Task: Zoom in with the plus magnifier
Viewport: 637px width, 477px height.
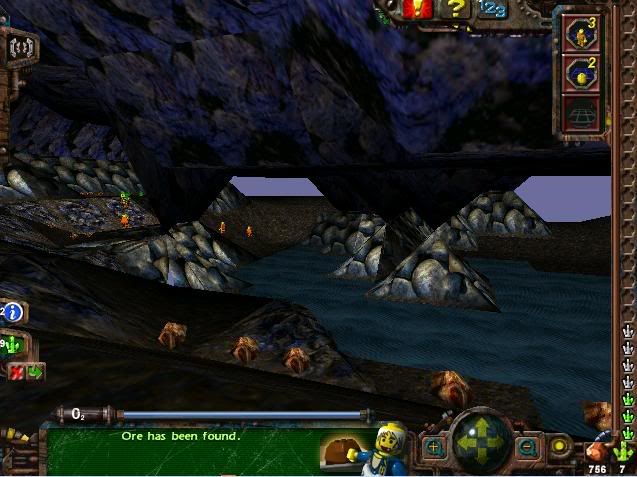Action: pos(434,447)
